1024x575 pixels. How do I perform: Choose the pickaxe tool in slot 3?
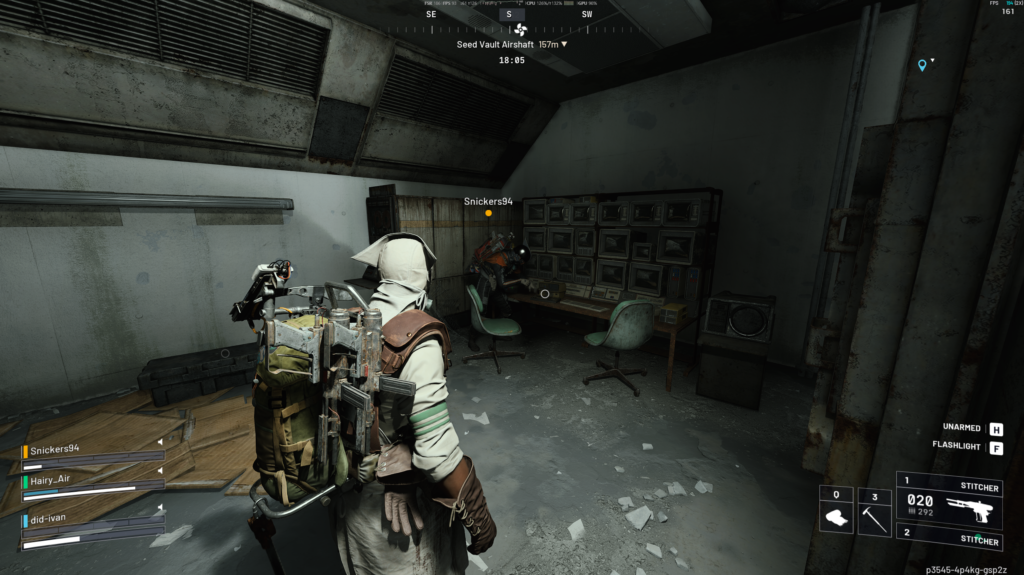pyautogui.click(x=874, y=512)
